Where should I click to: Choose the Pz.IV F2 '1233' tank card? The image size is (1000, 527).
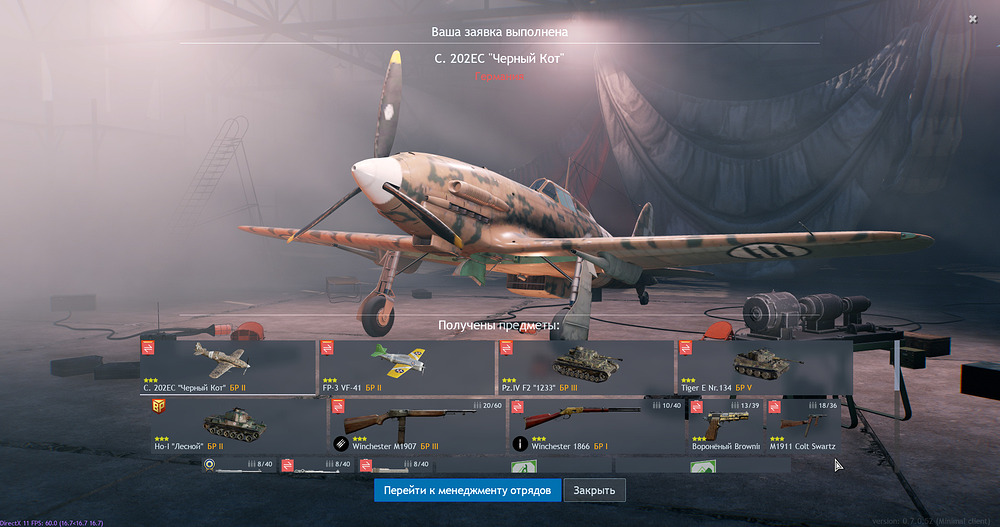point(586,366)
